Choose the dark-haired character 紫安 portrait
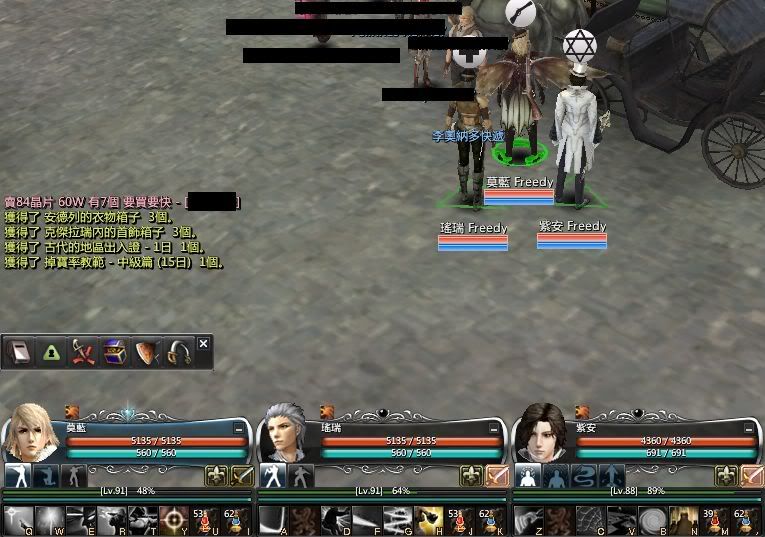765x537 pixels. 541,434
